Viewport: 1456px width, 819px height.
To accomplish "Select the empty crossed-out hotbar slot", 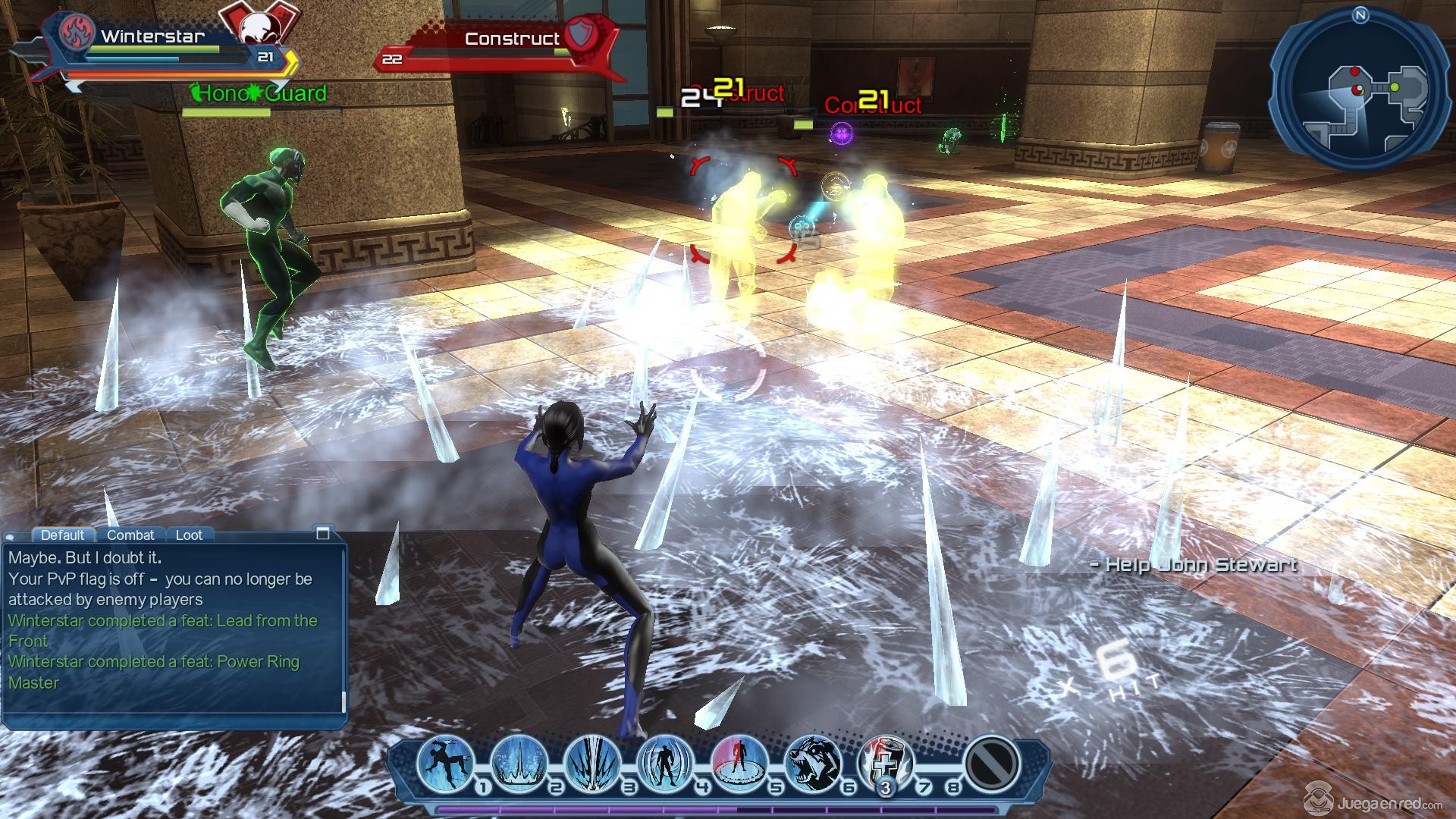I will [991, 762].
